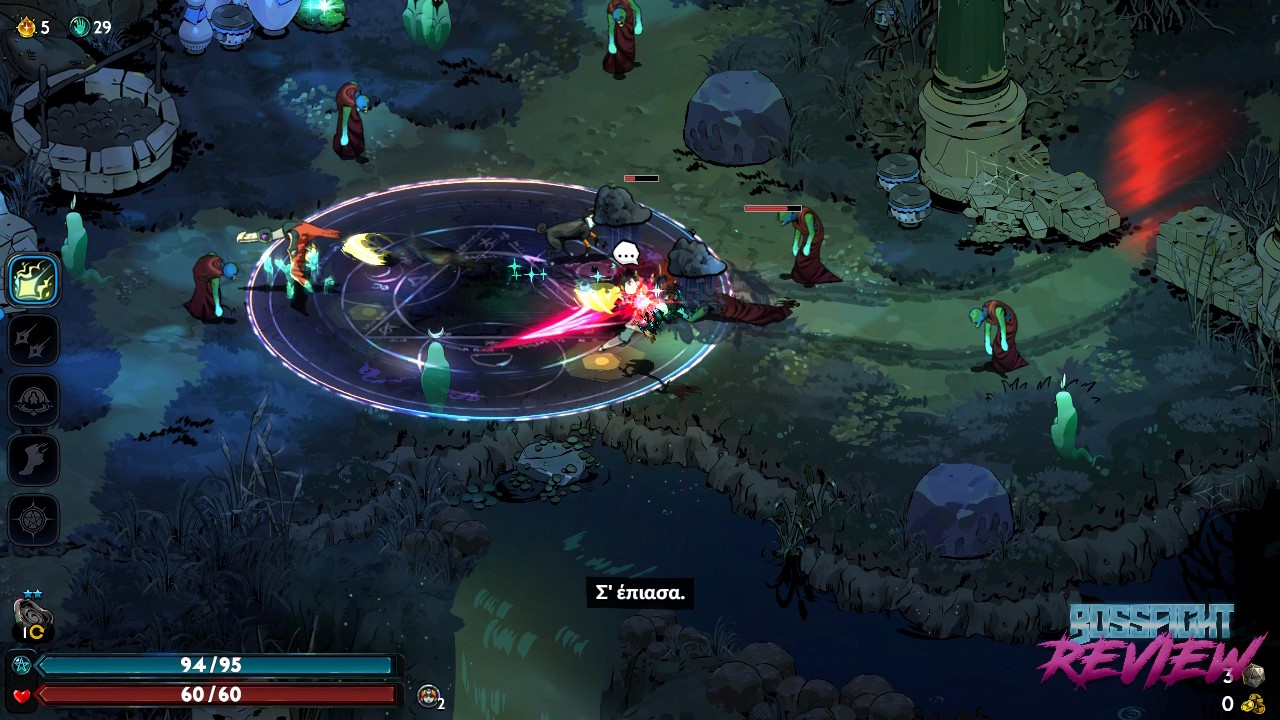Click the Special slot with twin daggers

pyautogui.click(x=34, y=340)
